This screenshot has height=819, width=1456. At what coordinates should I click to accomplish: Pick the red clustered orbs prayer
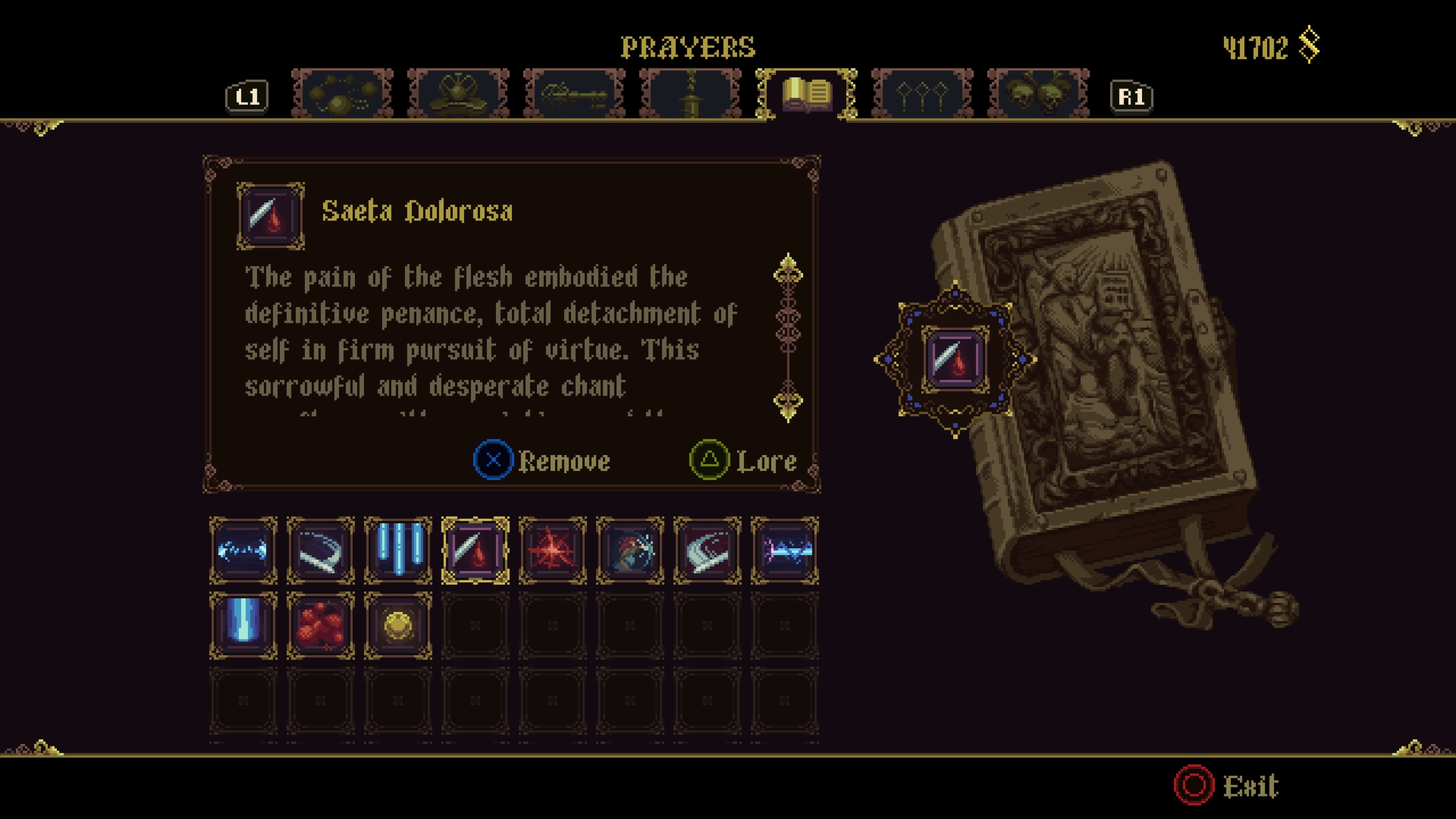point(320,626)
